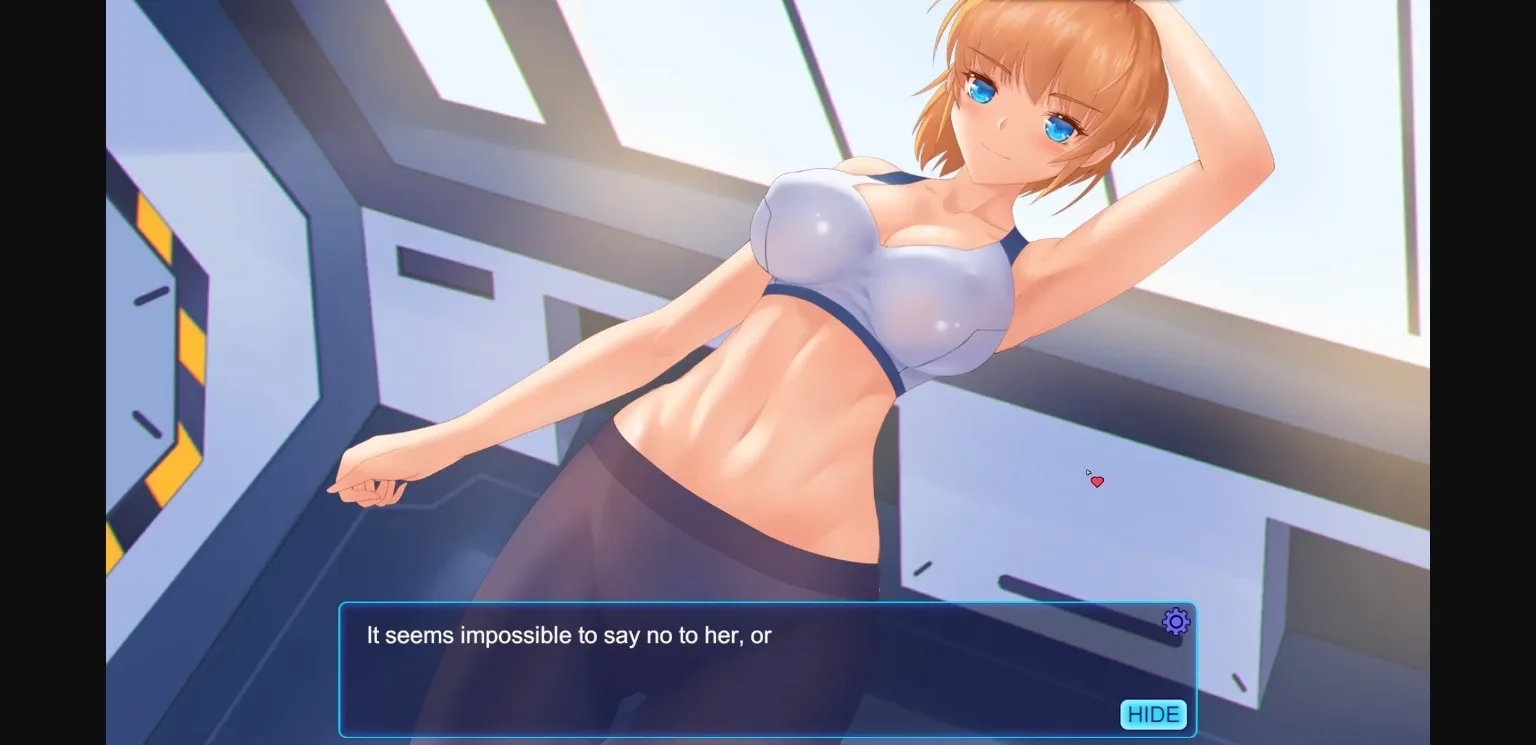
Task: Click the heart indicator near the character's arm
Action: click(x=1096, y=481)
